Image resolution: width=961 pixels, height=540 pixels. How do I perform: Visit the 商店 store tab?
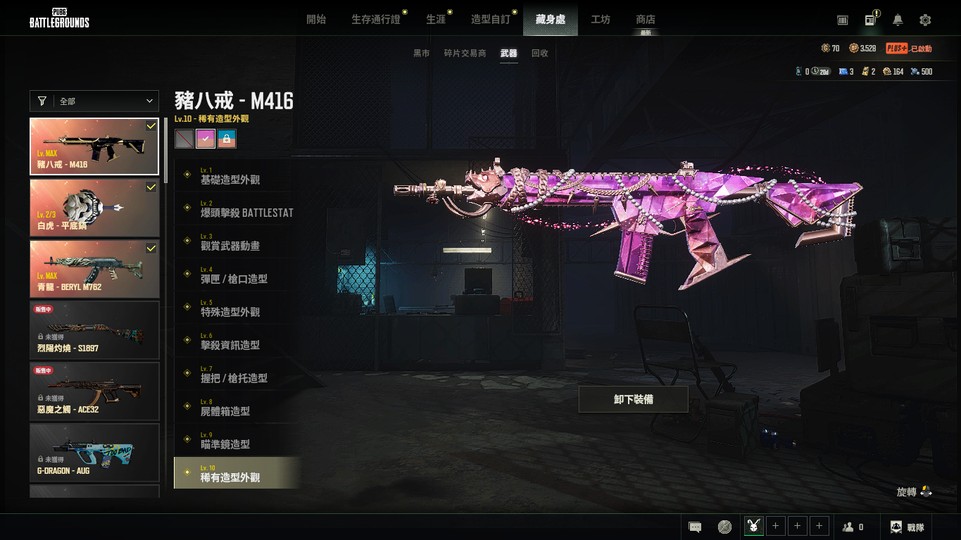646,19
